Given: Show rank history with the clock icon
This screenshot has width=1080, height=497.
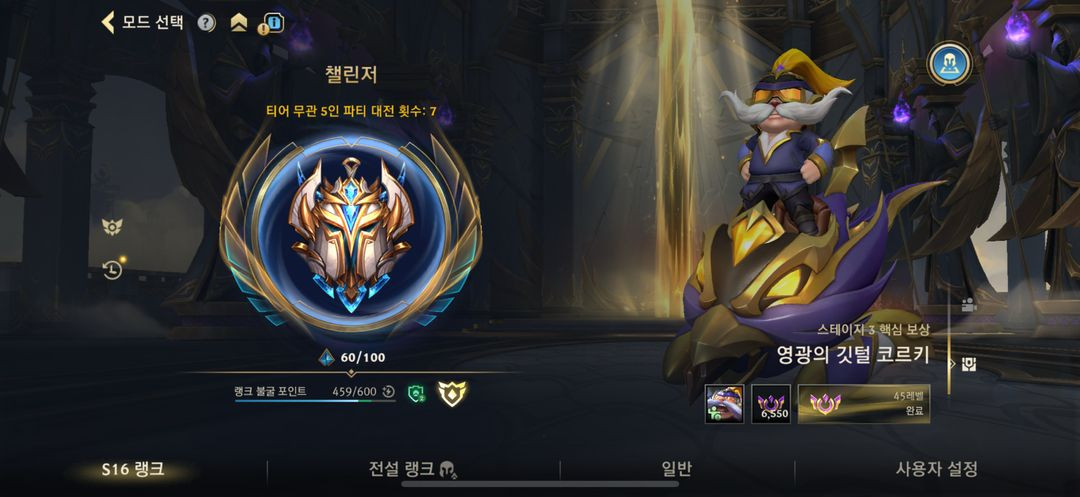Looking at the screenshot, I should point(112,269).
